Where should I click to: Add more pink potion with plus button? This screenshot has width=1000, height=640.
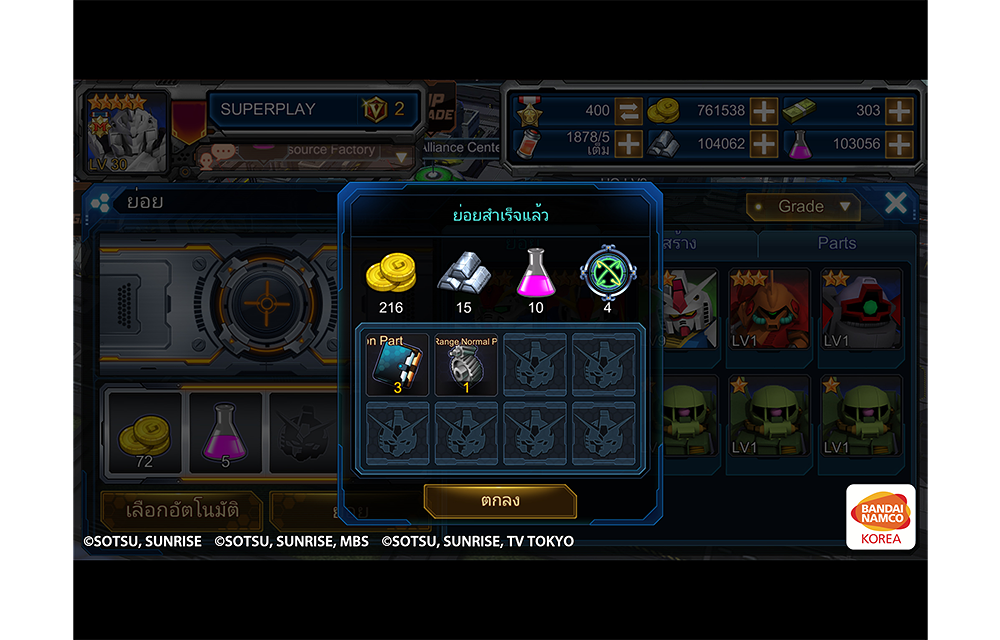899,144
